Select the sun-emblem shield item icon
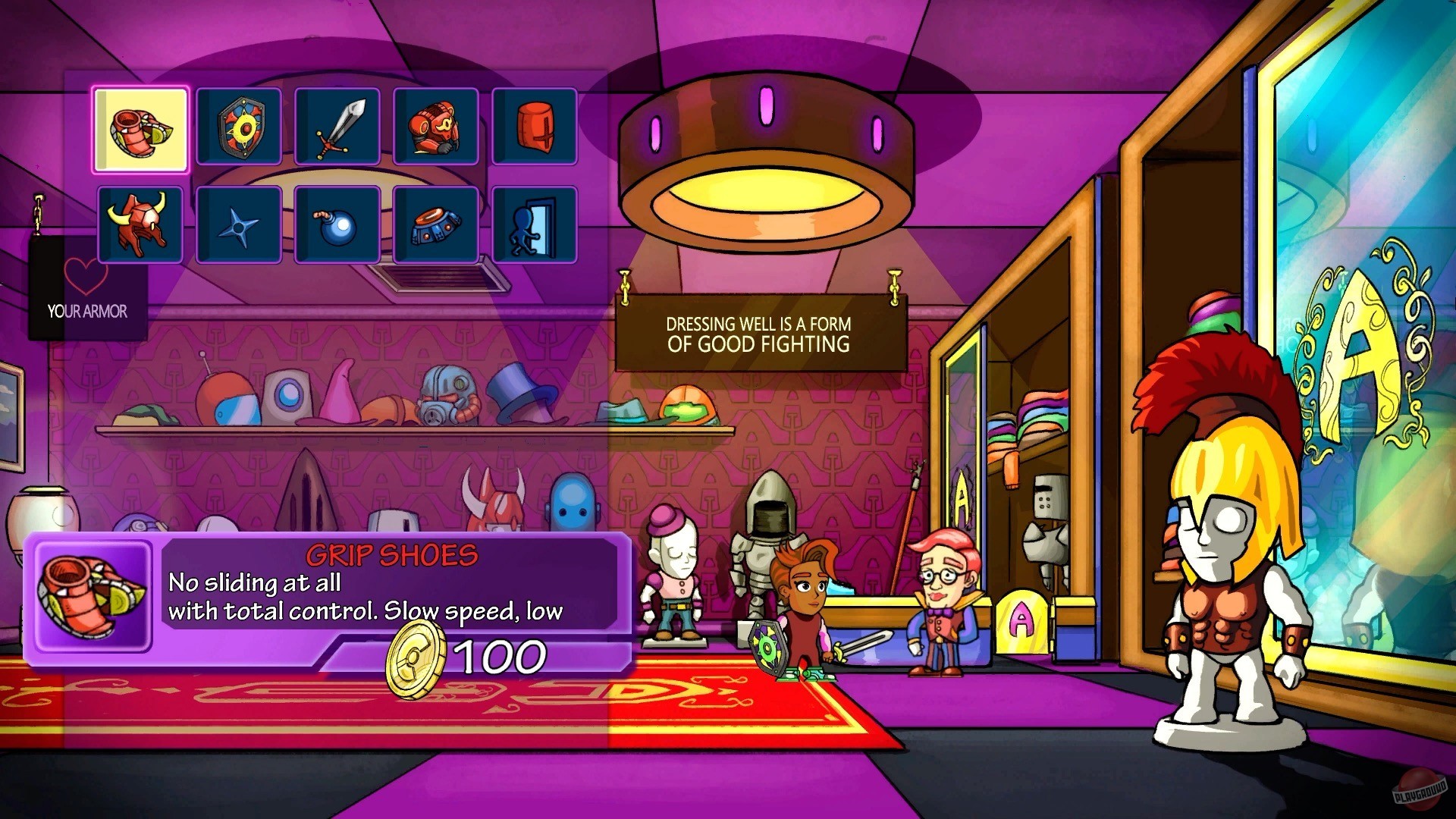Image resolution: width=1456 pixels, height=819 pixels. click(x=238, y=127)
